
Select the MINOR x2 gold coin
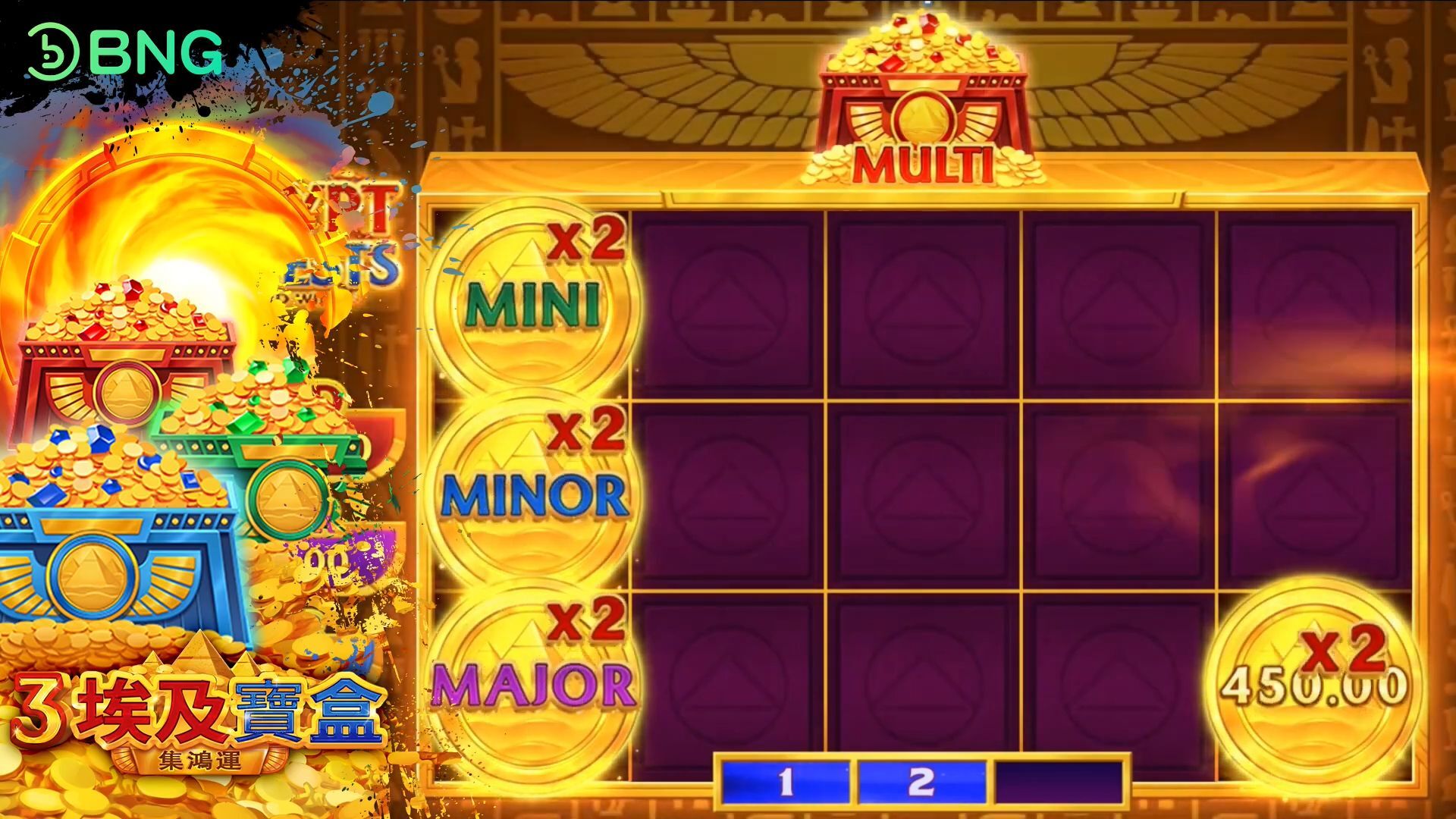(532, 494)
